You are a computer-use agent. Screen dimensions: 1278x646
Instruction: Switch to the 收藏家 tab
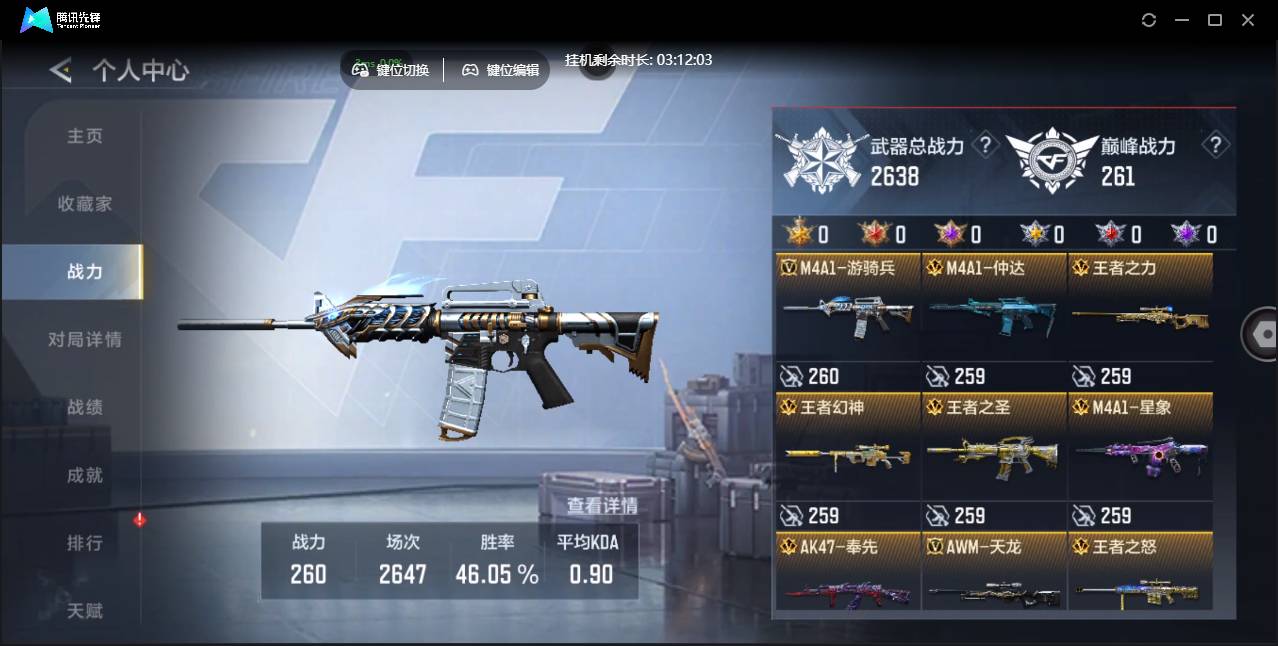point(85,204)
